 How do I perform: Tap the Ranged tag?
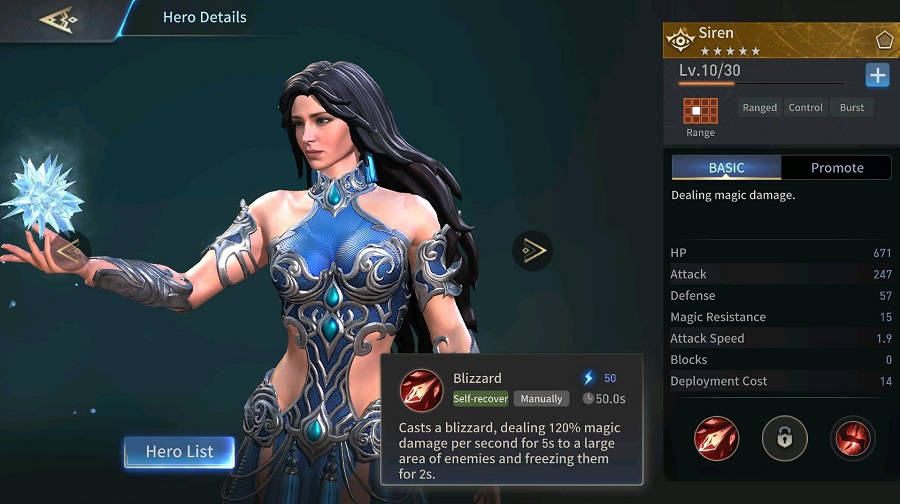point(760,108)
